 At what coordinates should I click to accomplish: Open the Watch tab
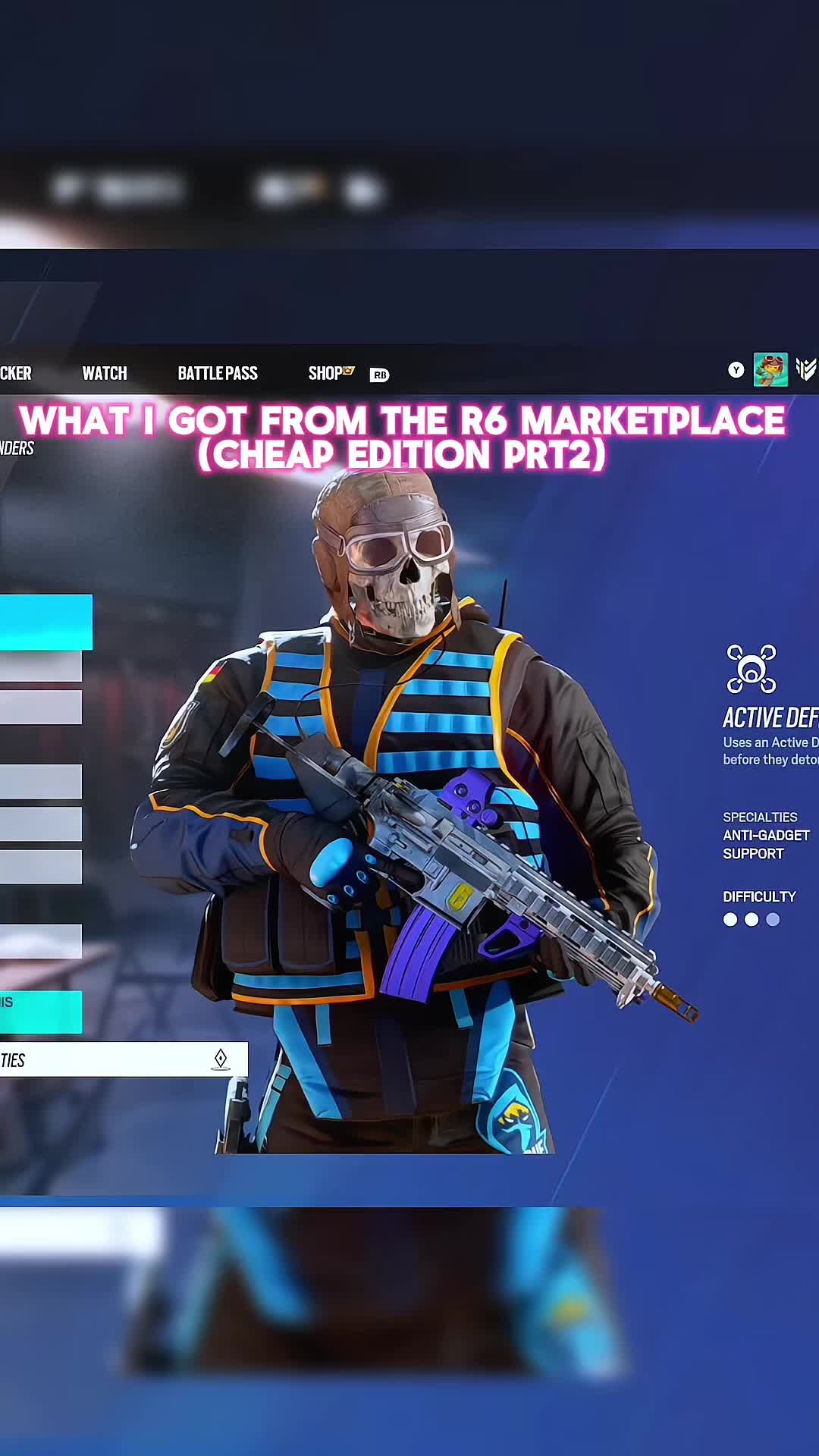click(x=105, y=373)
